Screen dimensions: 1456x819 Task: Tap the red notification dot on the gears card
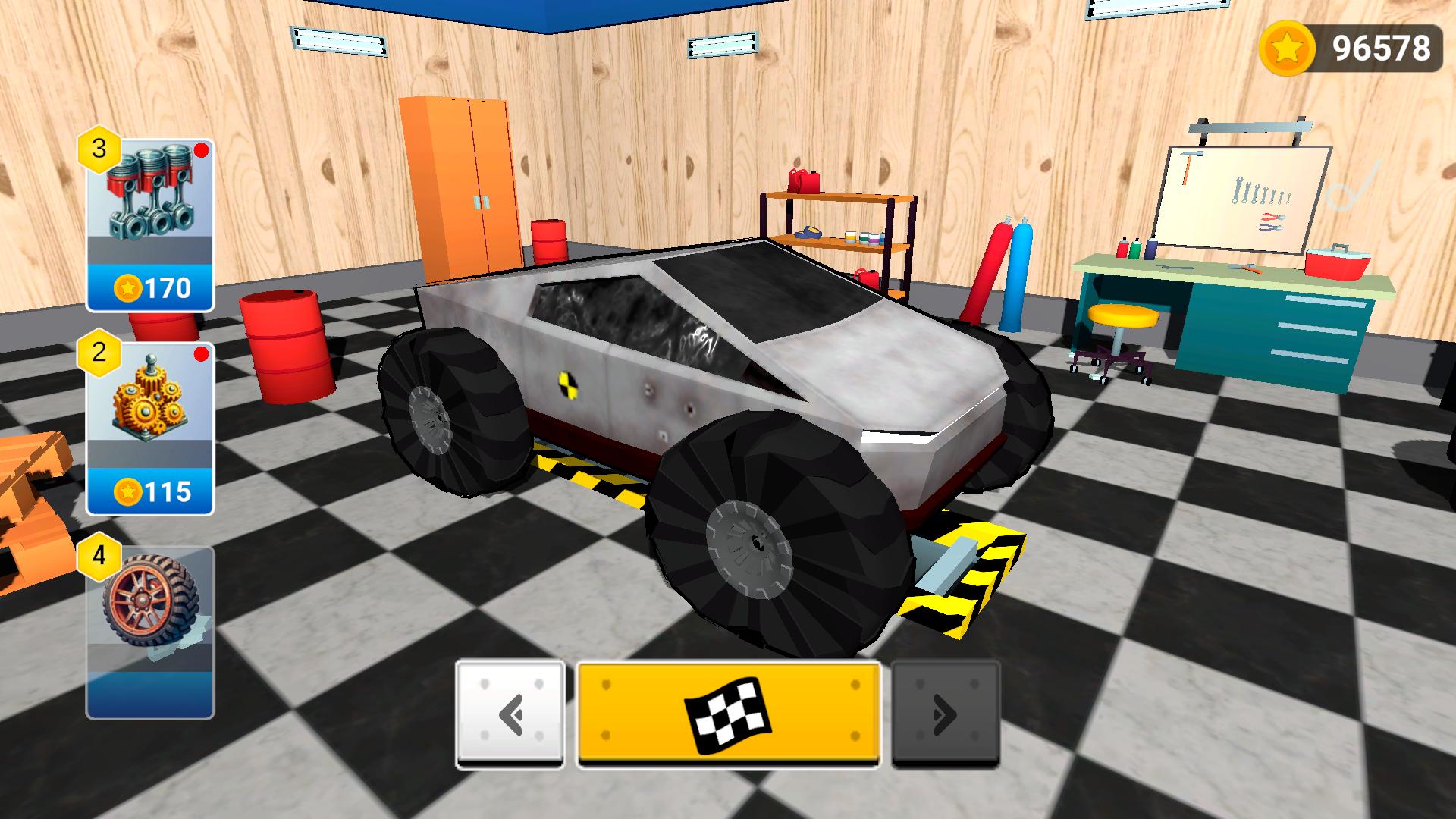[x=202, y=355]
